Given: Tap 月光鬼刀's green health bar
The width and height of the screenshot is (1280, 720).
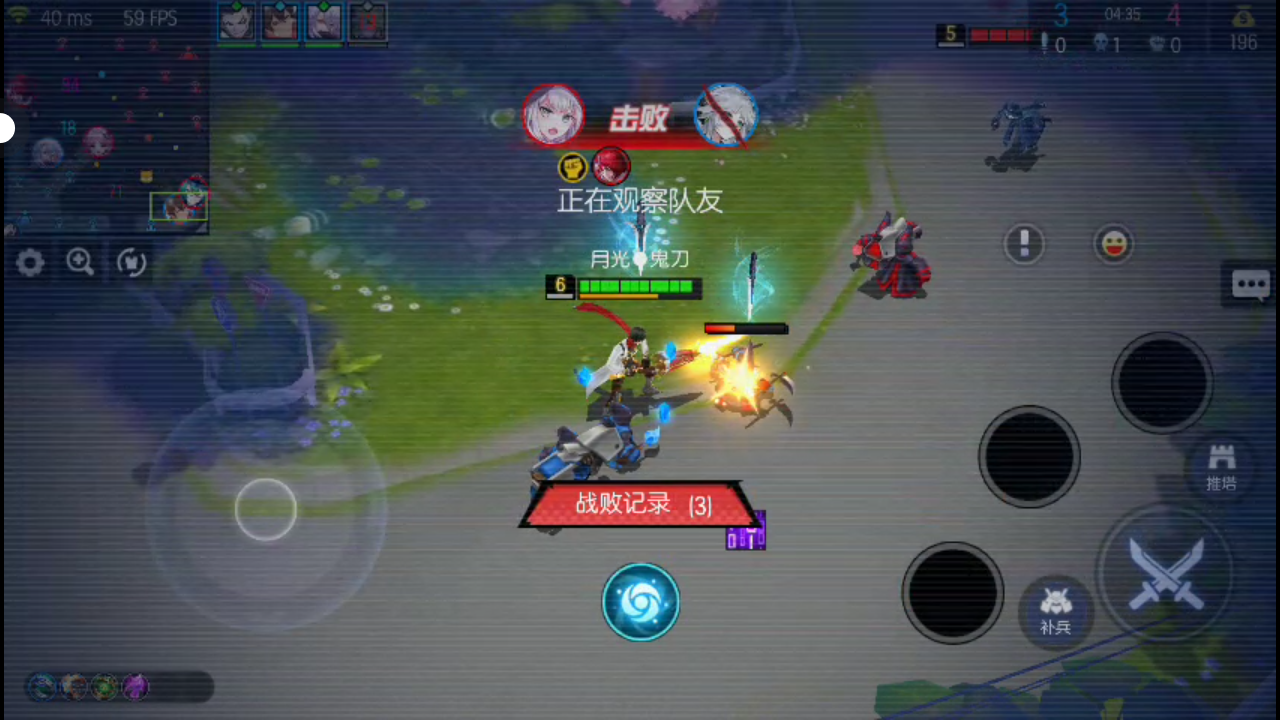Looking at the screenshot, I should pyautogui.click(x=637, y=288).
